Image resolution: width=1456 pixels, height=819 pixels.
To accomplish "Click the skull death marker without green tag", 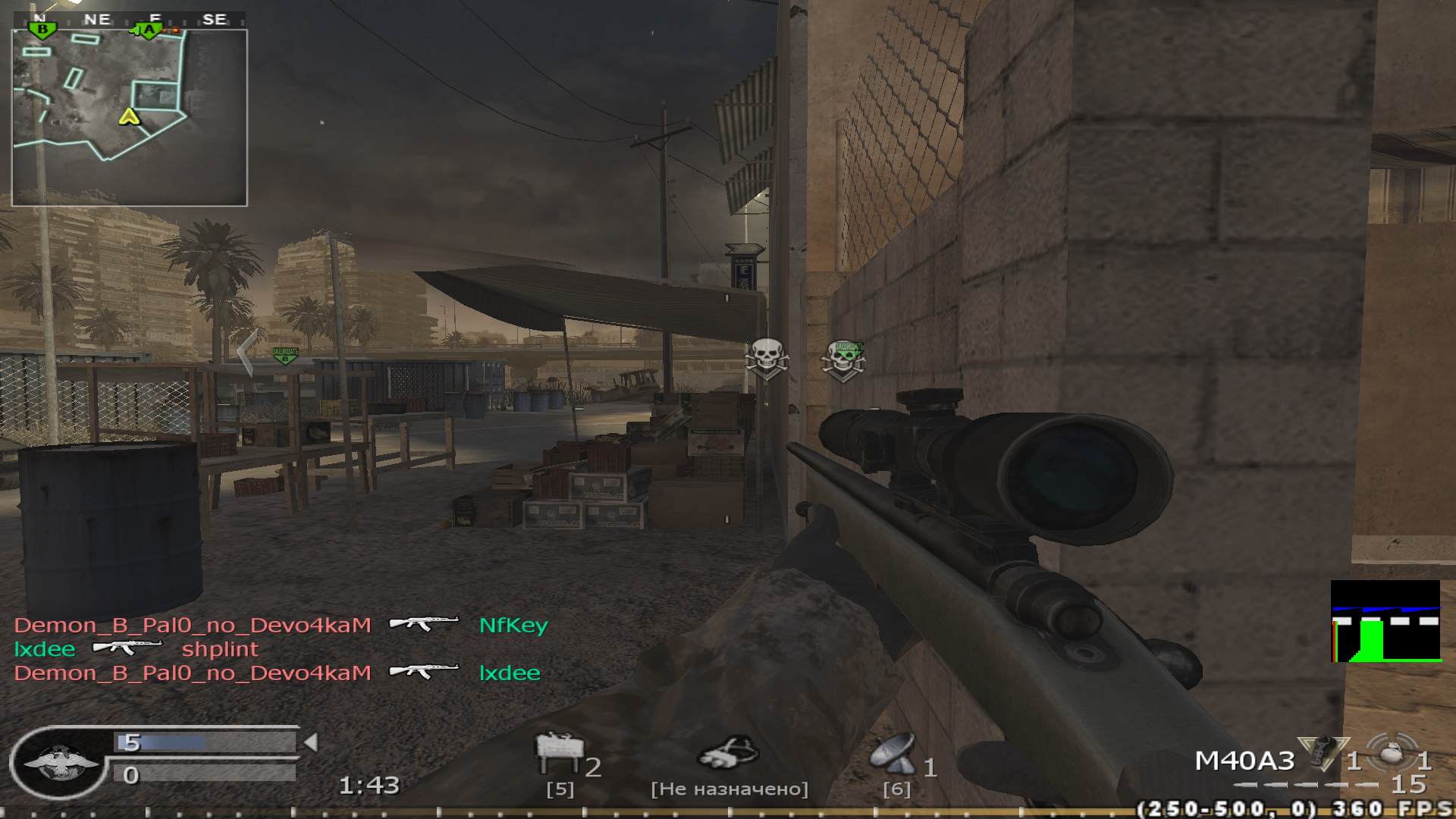I will tap(767, 359).
